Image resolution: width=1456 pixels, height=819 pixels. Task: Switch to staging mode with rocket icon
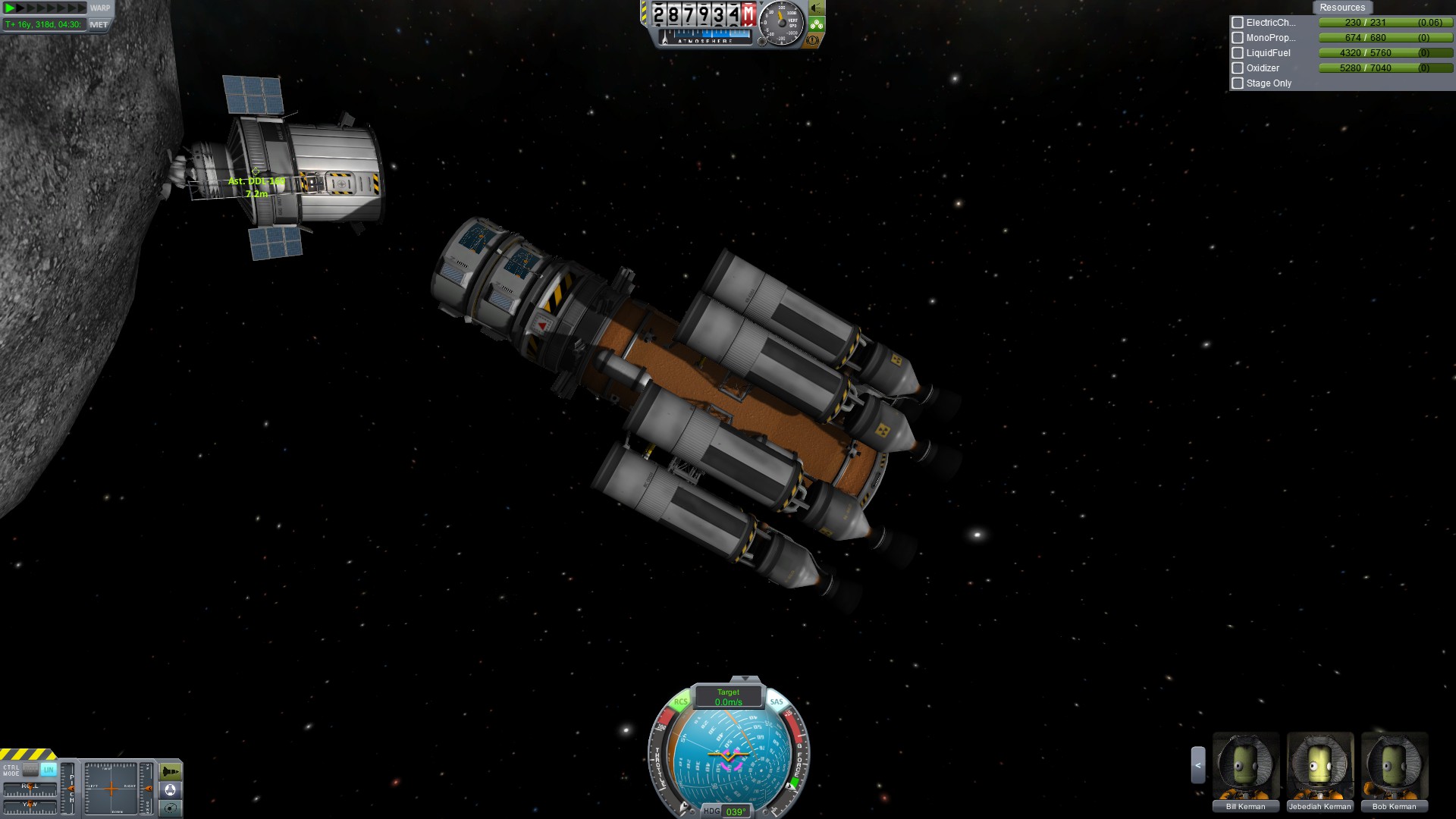click(x=171, y=772)
